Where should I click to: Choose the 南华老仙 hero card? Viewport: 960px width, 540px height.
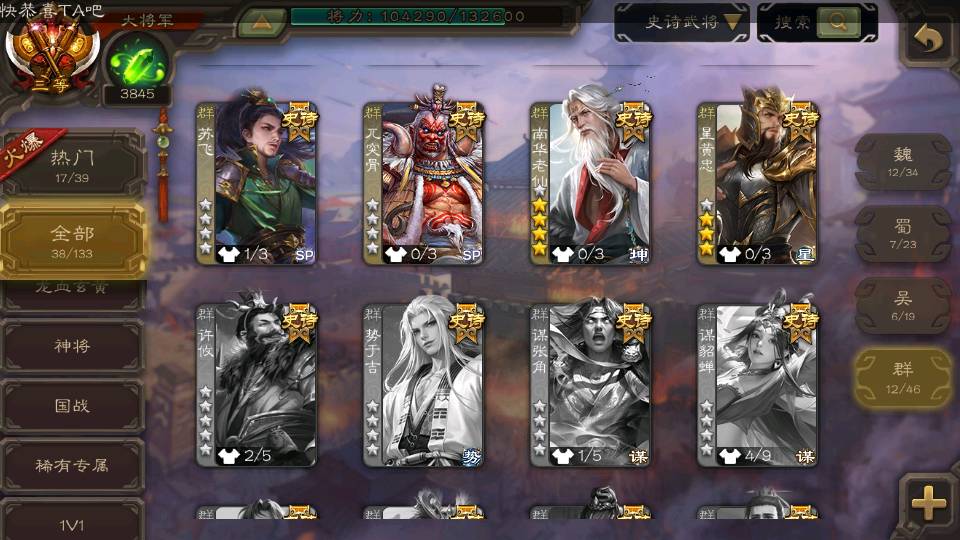pyautogui.click(x=591, y=182)
